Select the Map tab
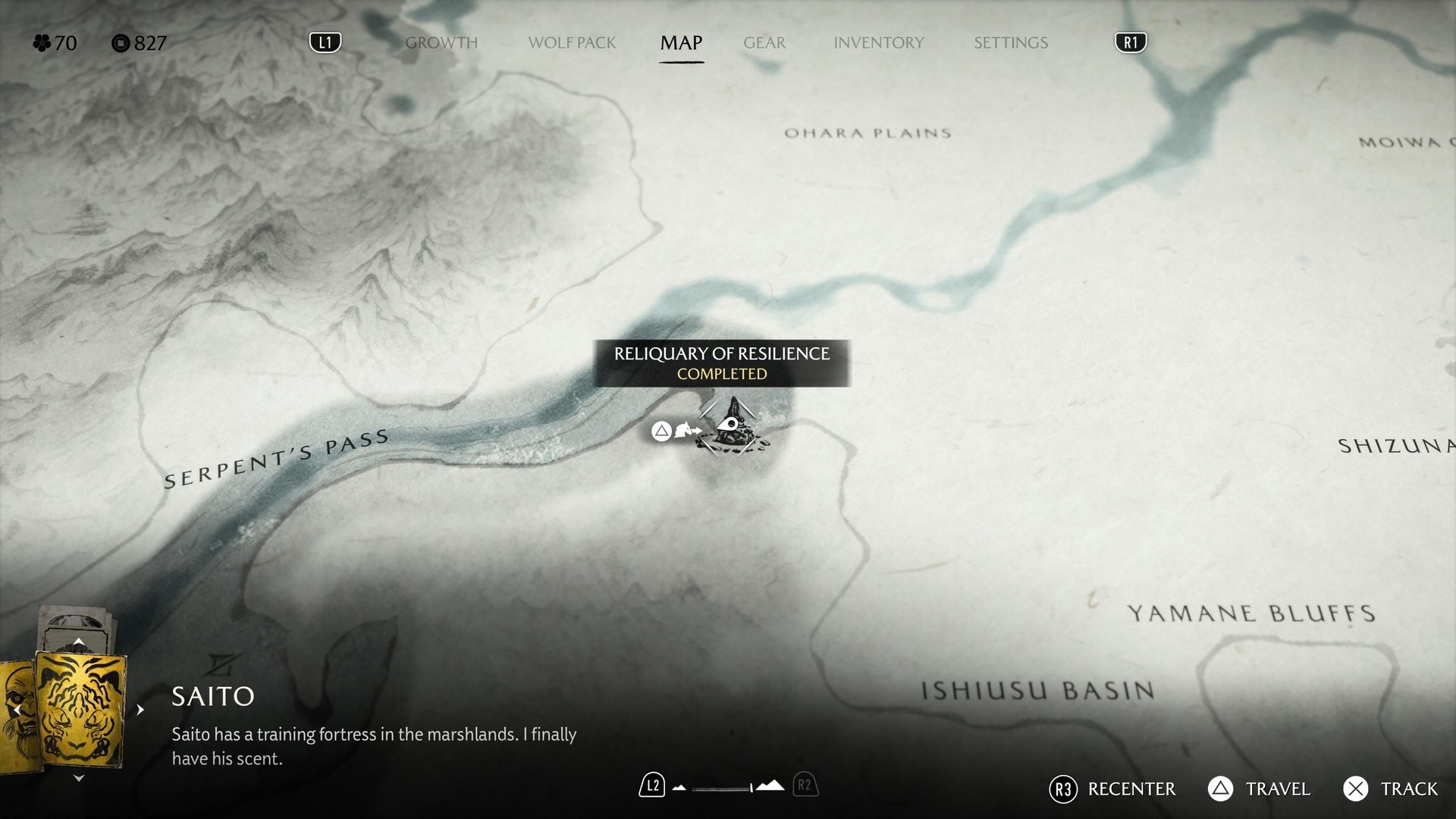The width and height of the screenshot is (1456, 819). (681, 43)
